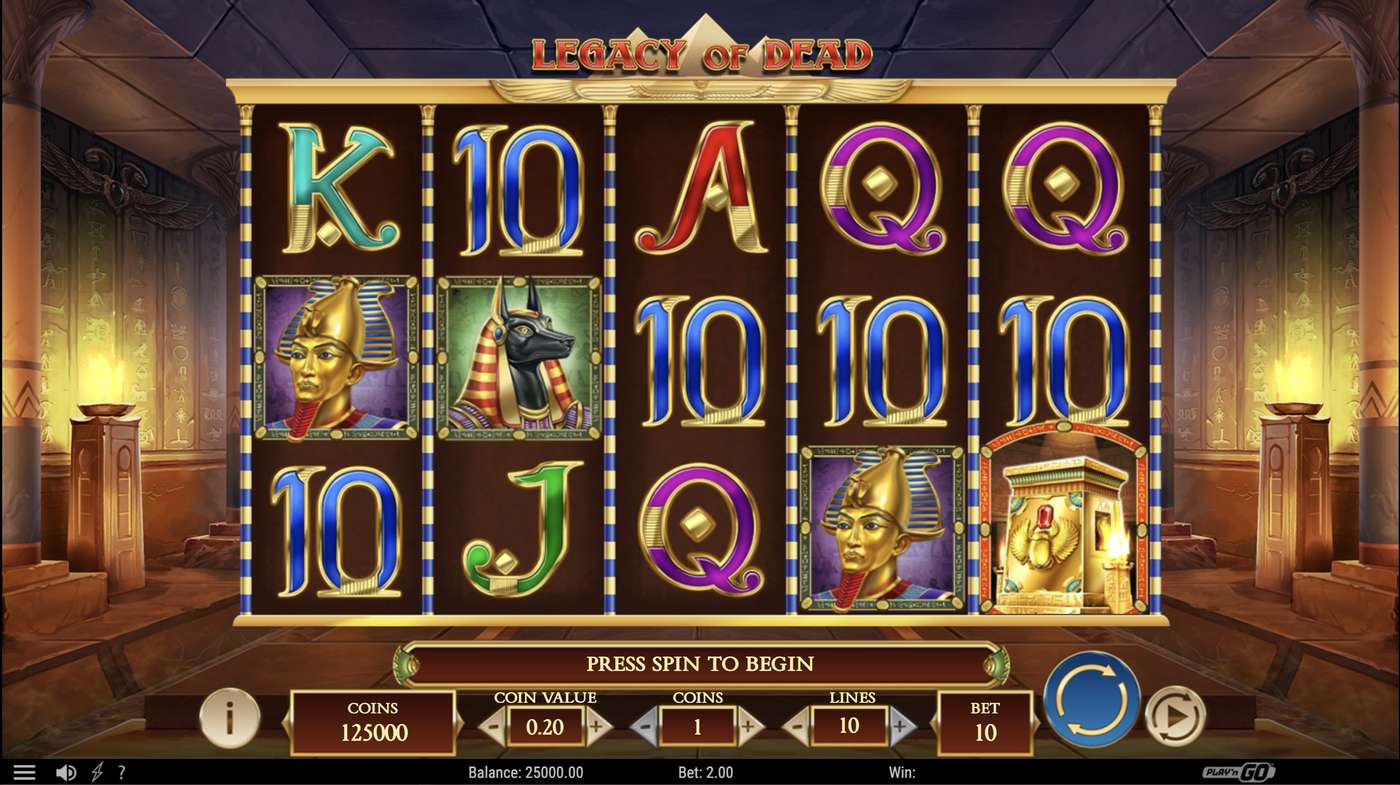Reduce the number of coins per line
1400x785 pixels.
pos(645,727)
